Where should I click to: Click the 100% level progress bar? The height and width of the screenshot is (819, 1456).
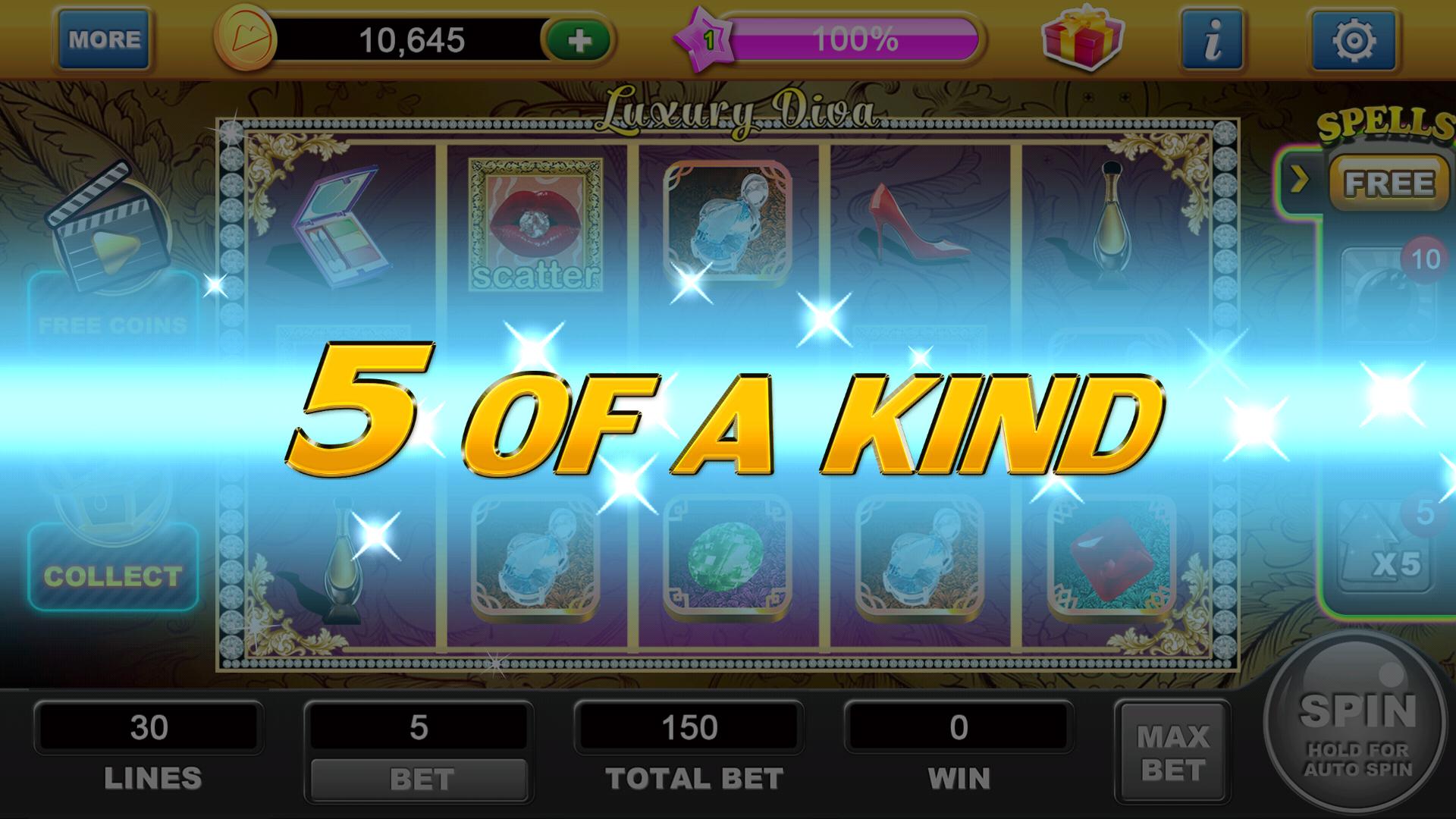click(x=857, y=39)
